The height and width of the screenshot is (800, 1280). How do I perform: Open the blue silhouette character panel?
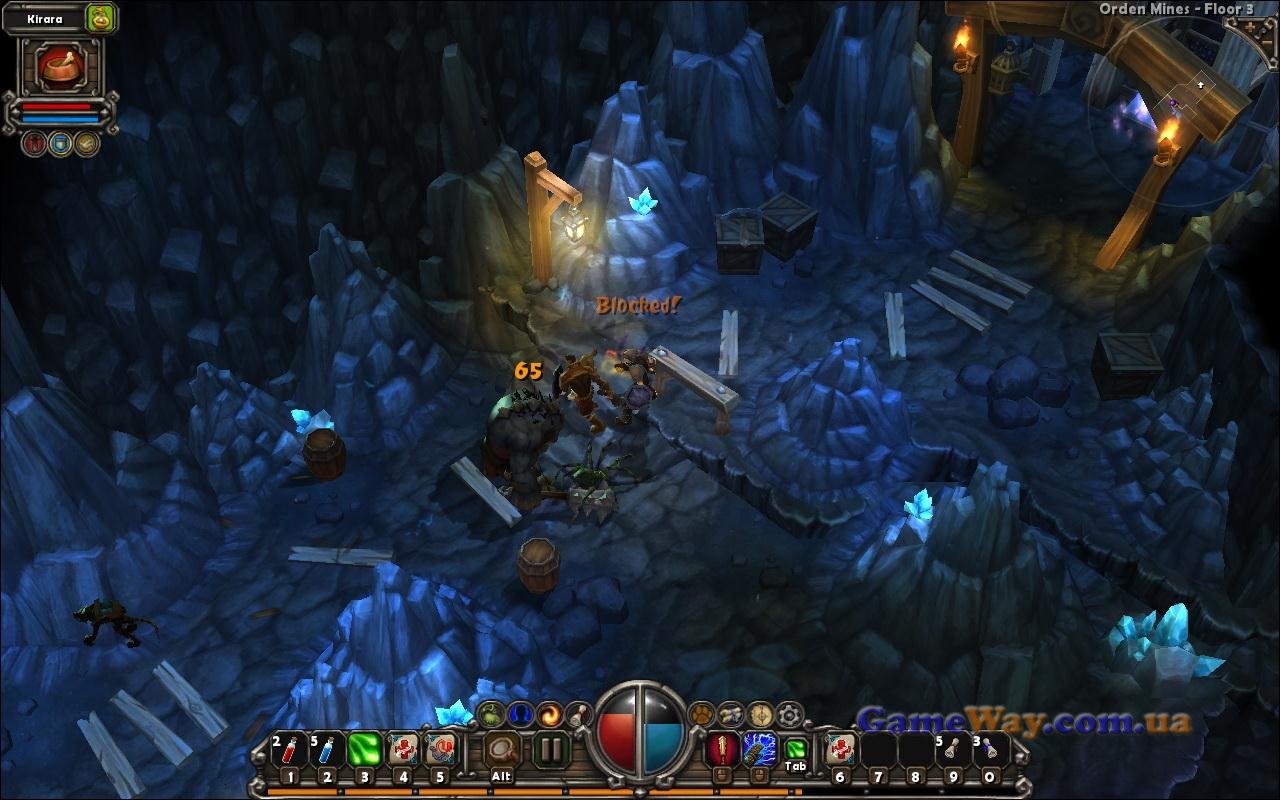[519, 714]
